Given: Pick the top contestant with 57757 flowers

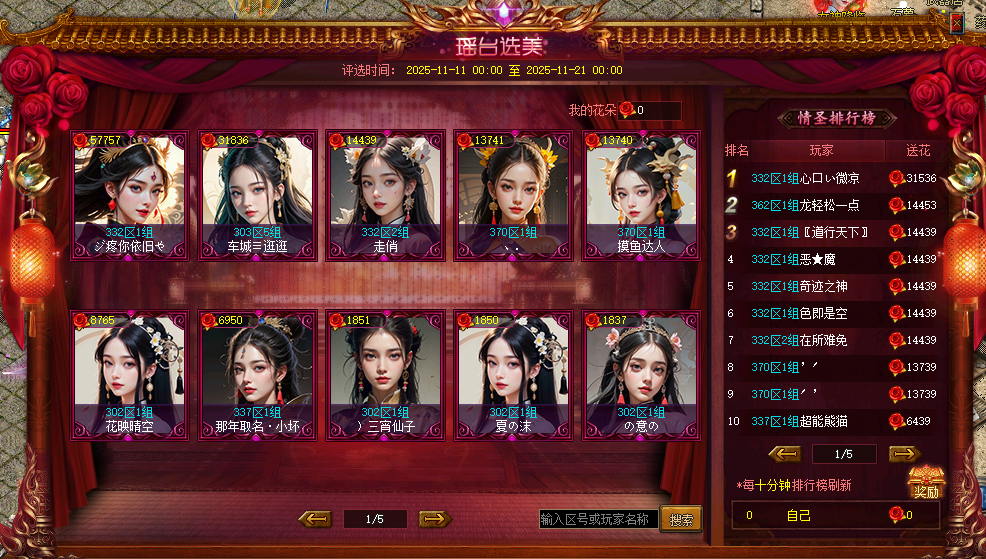Looking at the screenshot, I should pos(129,195).
